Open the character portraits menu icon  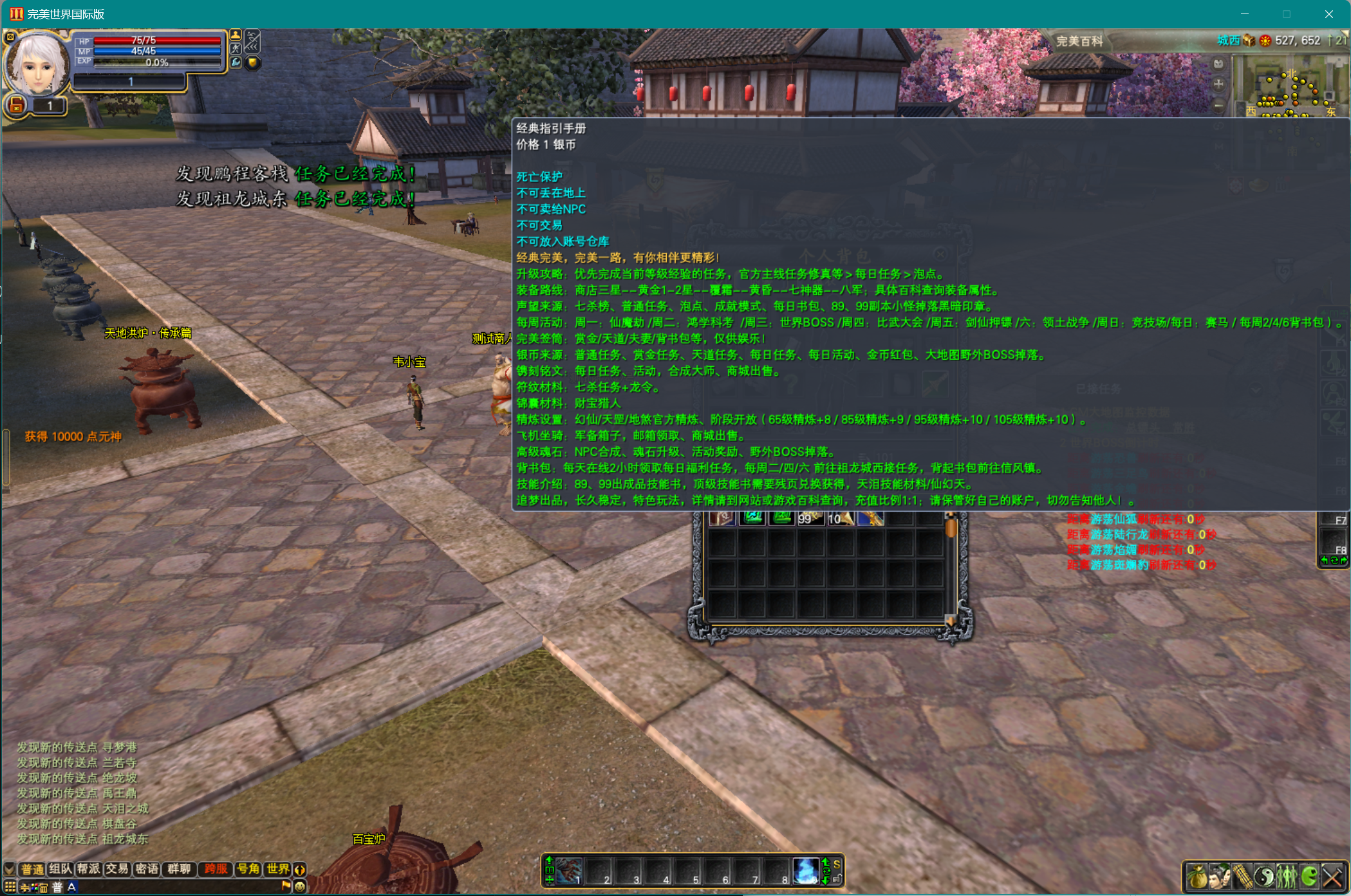[1219, 876]
